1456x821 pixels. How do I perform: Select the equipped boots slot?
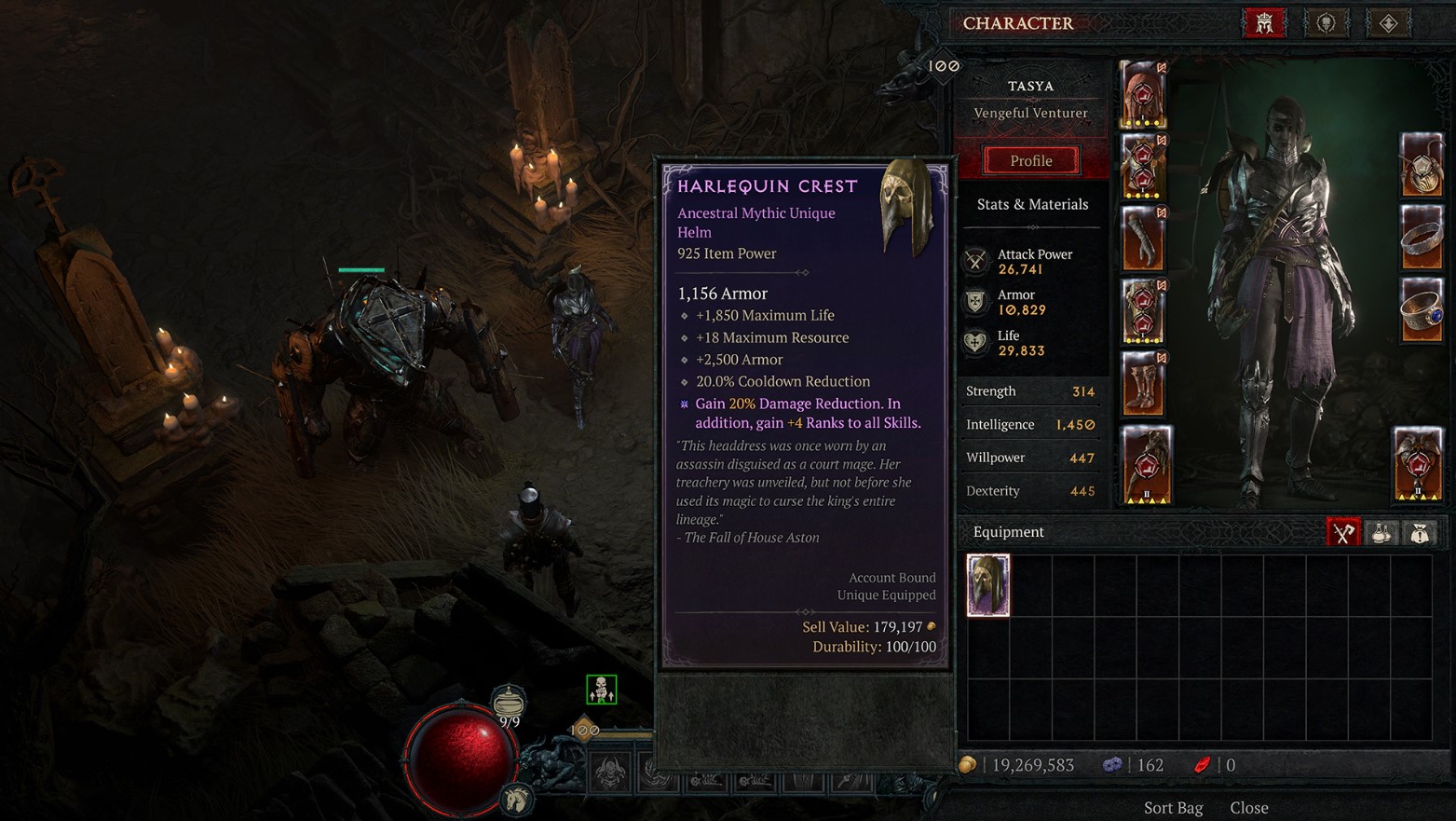pos(1144,383)
